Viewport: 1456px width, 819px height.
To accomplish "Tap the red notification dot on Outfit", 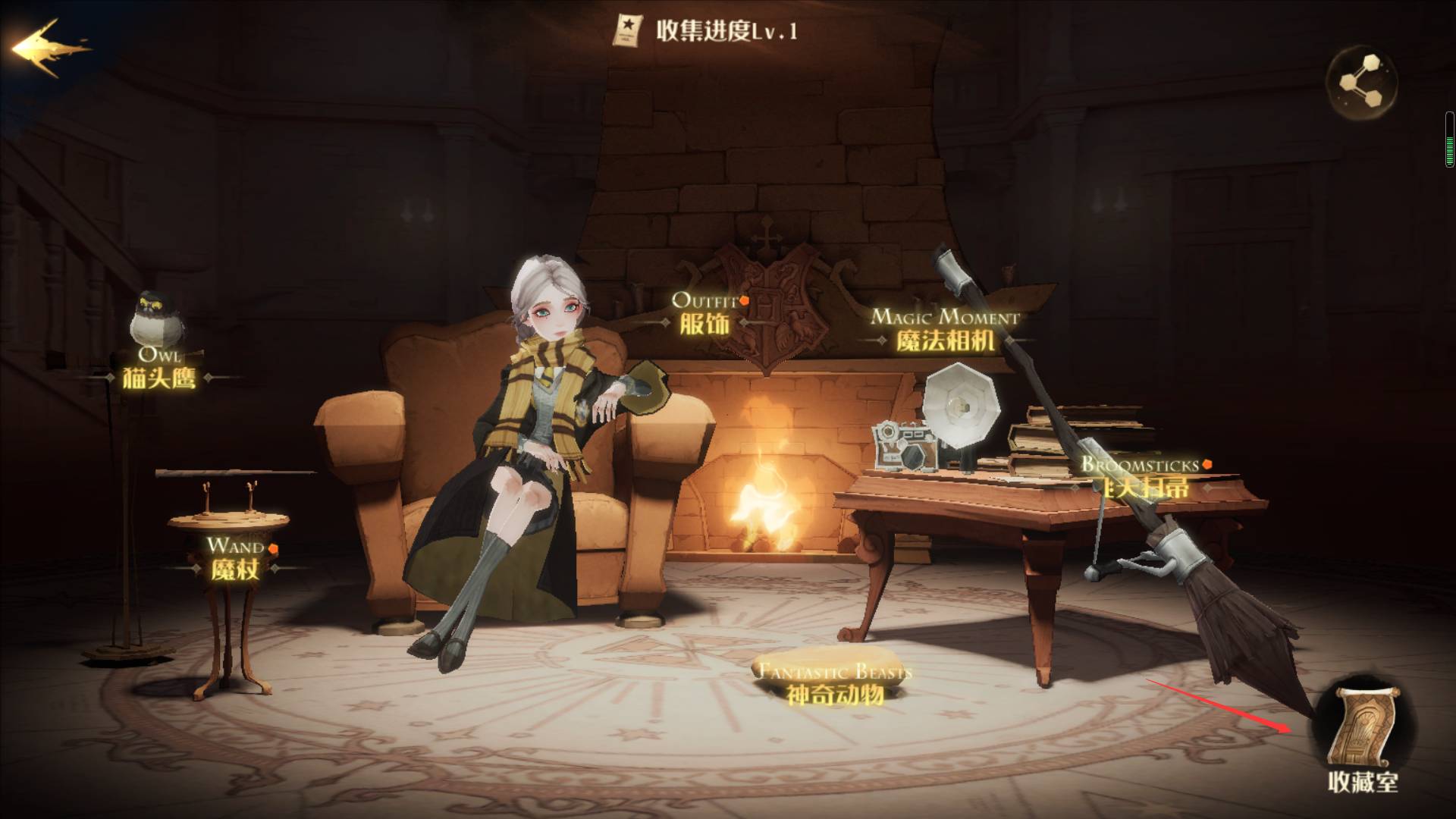I will 745,300.
